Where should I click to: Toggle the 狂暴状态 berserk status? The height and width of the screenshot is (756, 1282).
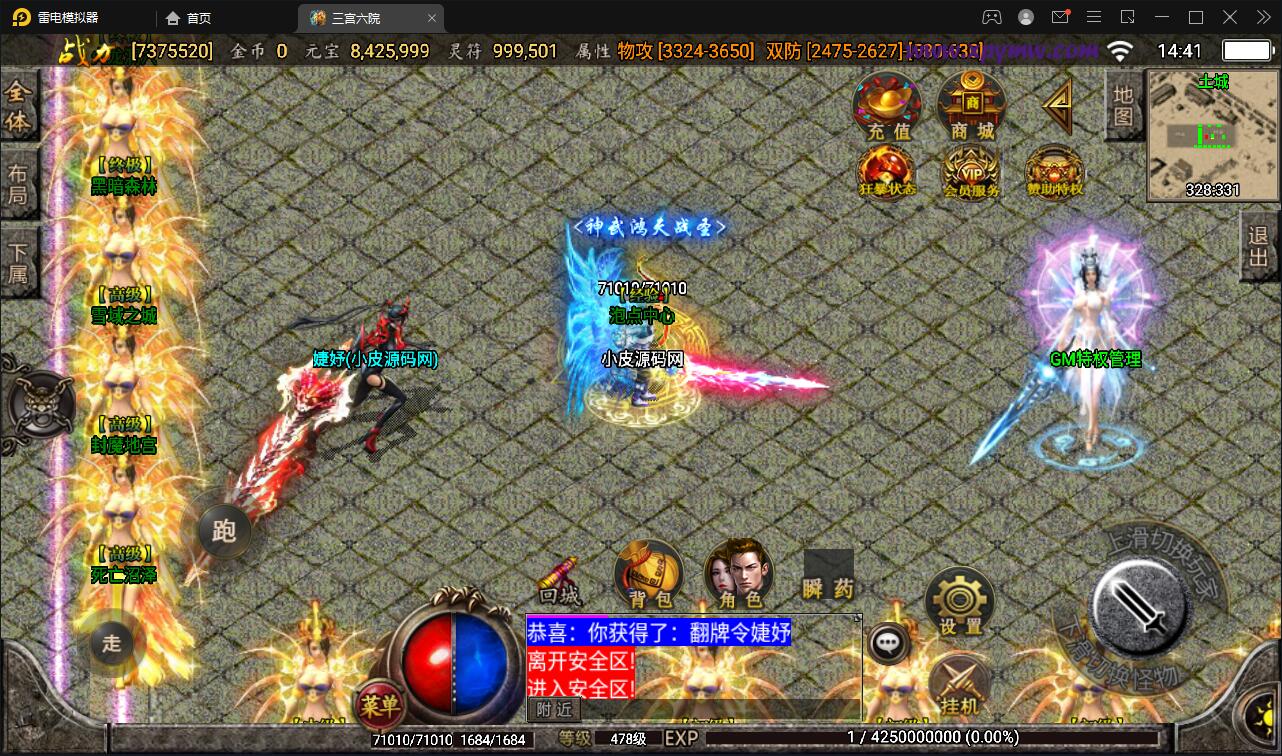pos(886,172)
